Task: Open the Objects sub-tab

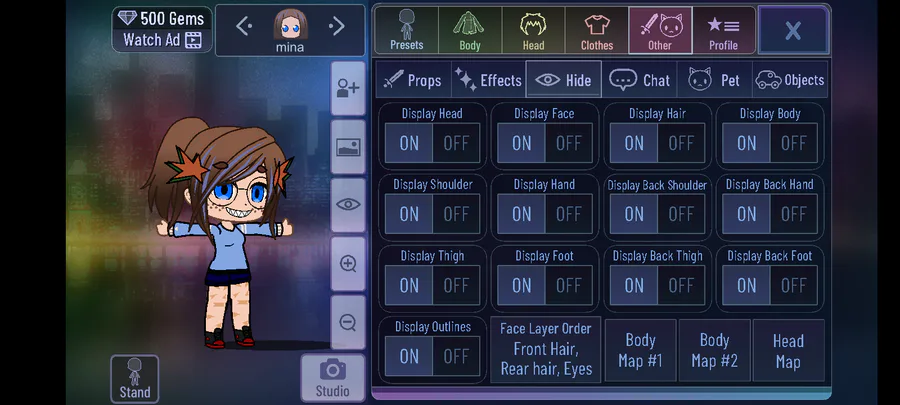Action: click(790, 80)
